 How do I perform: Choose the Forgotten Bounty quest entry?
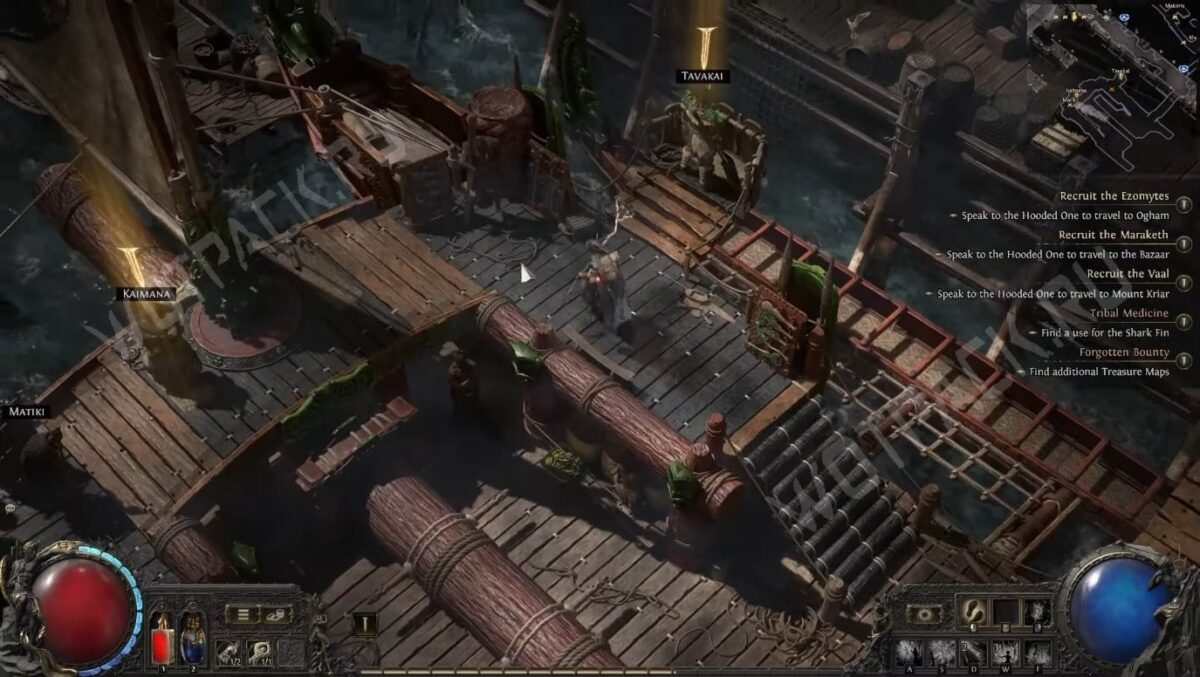(x=1124, y=352)
